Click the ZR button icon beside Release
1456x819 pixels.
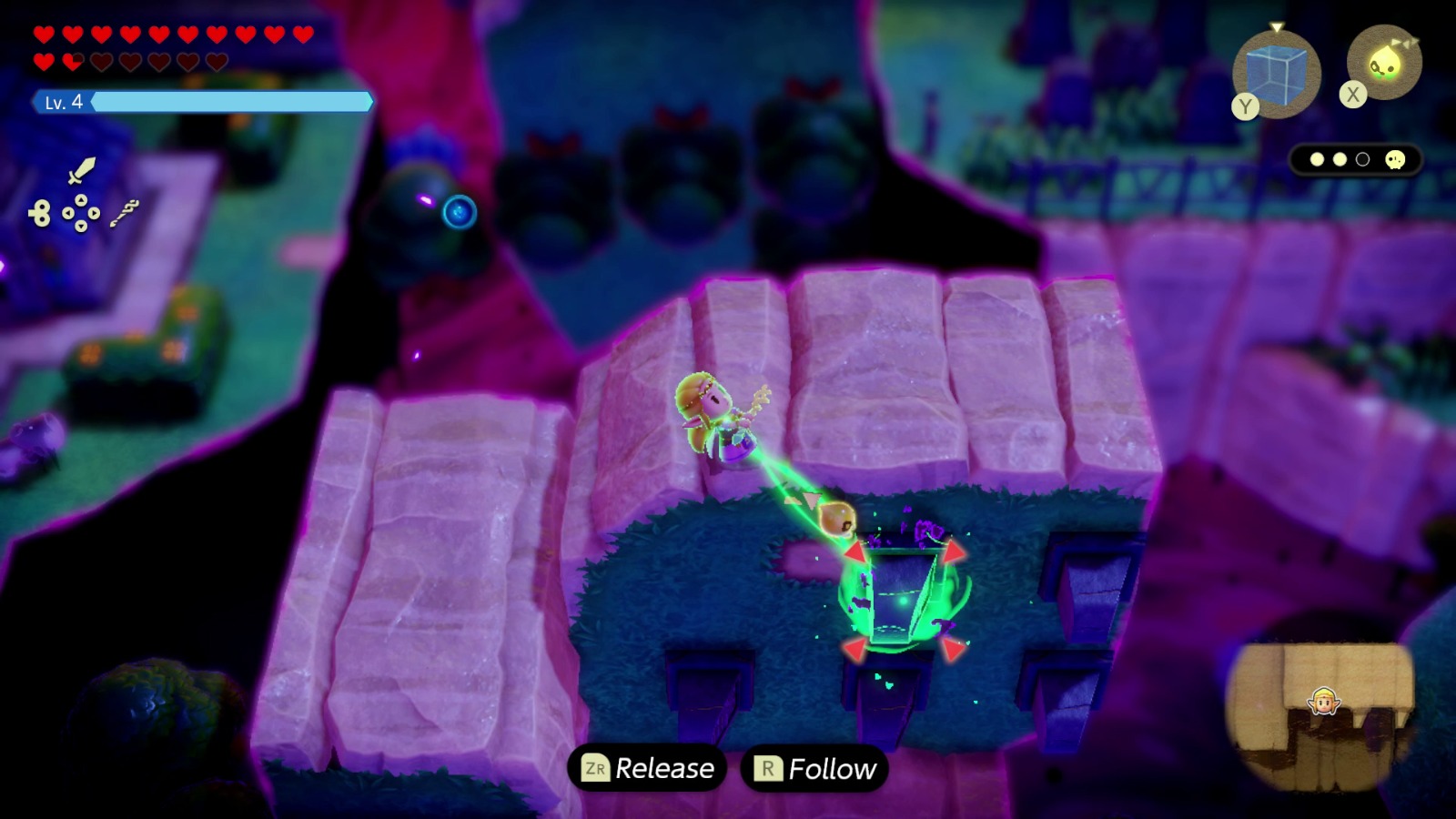596,767
